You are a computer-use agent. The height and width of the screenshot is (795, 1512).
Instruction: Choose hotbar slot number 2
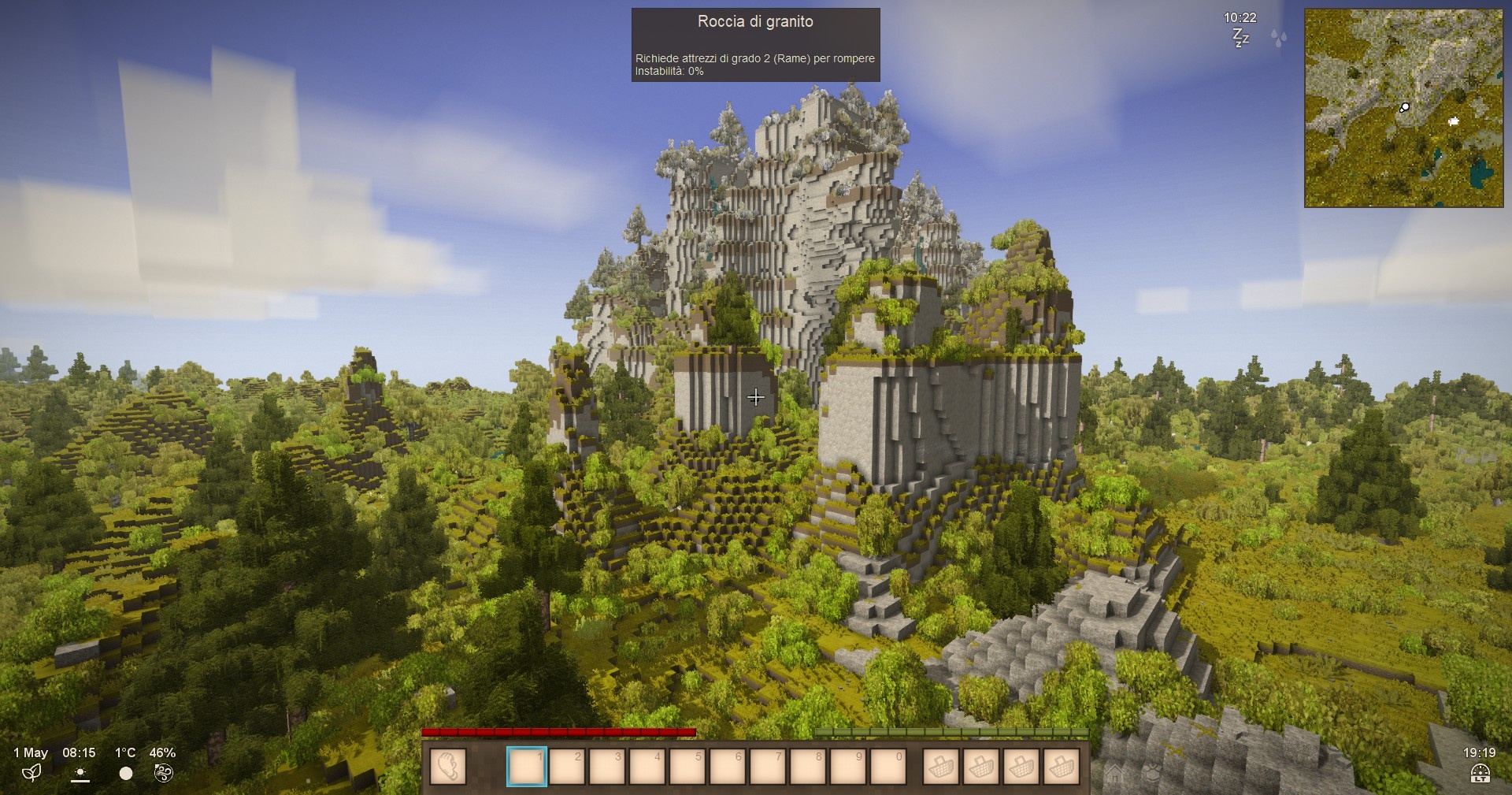pyautogui.click(x=567, y=767)
